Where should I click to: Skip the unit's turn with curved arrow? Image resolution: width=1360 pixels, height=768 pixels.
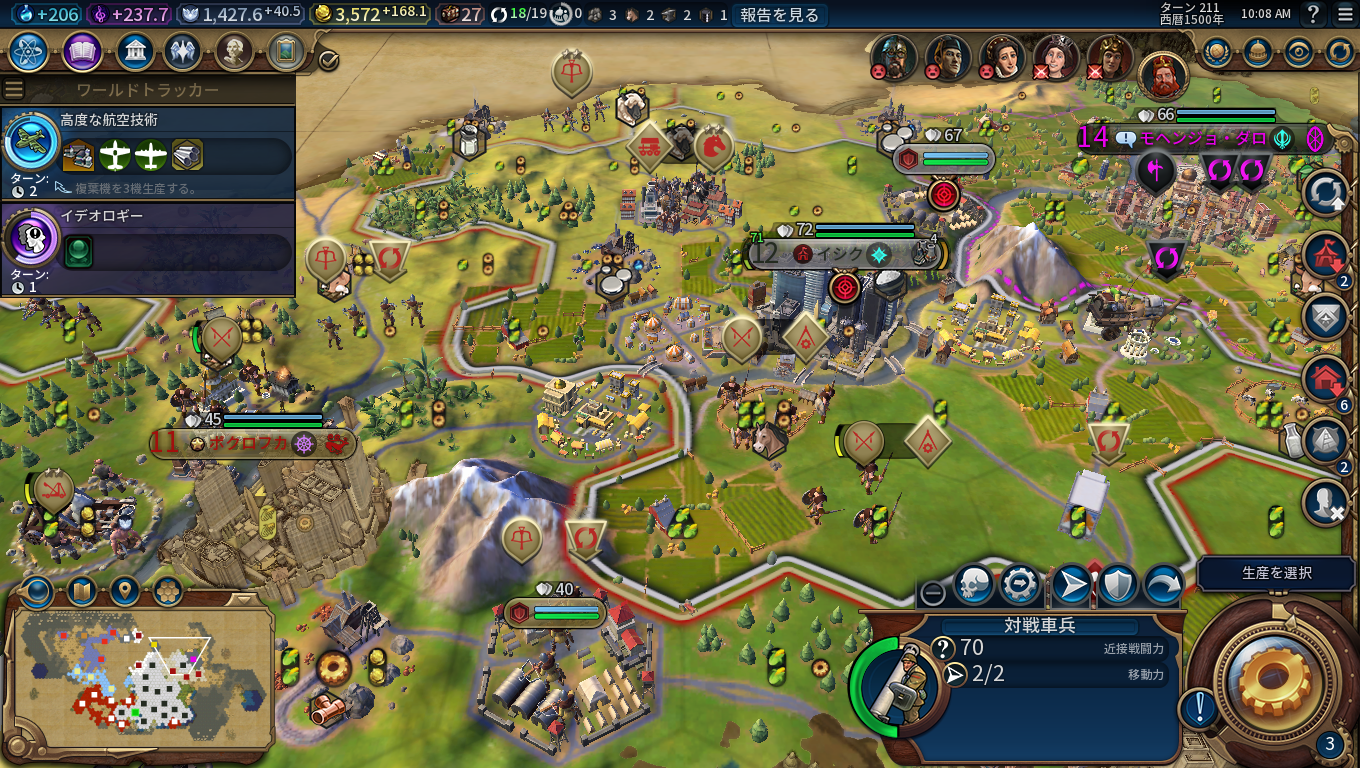coord(1163,587)
